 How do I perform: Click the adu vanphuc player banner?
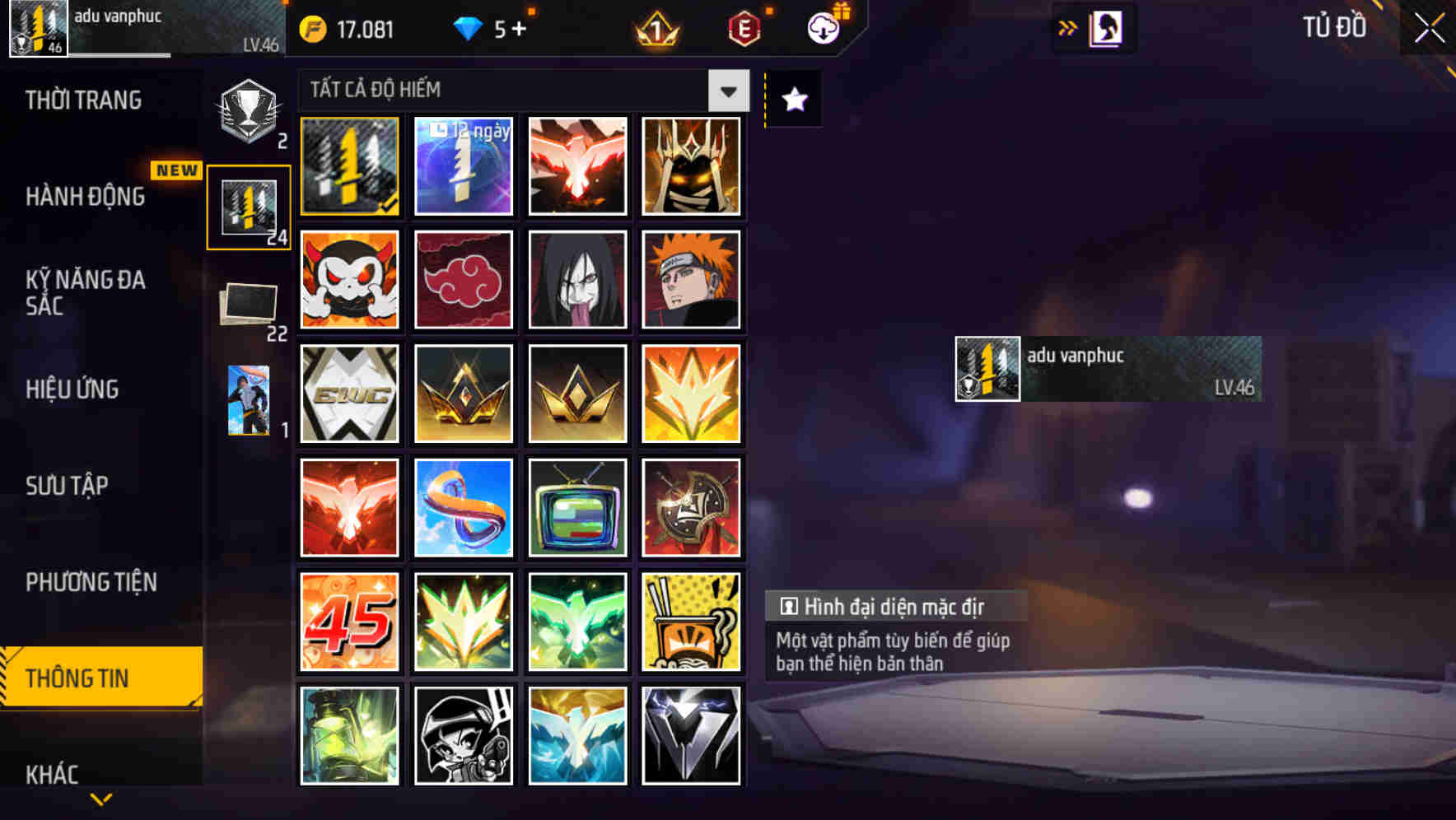1108,368
